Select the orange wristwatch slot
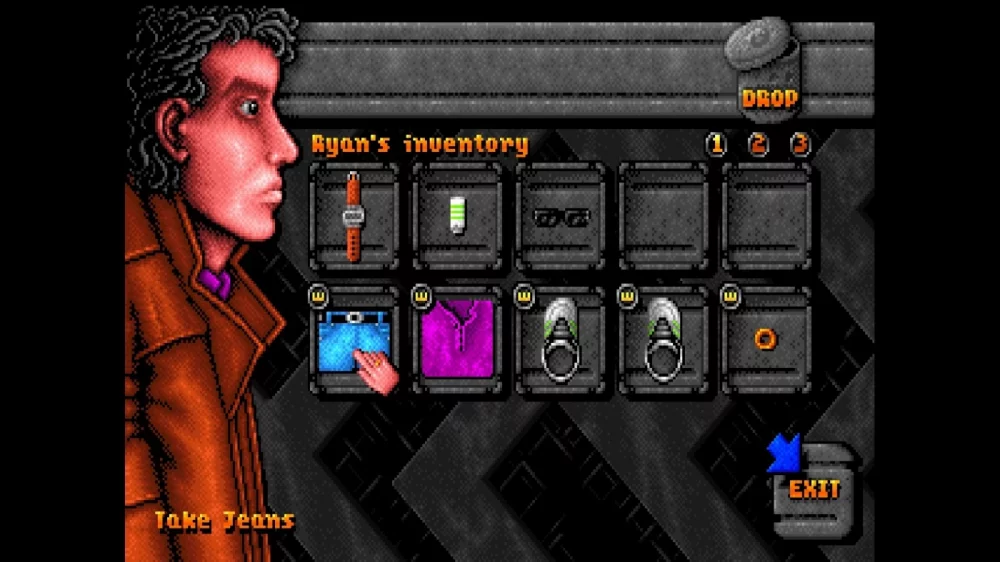Screen dimensions: 1000x562 point(353,216)
